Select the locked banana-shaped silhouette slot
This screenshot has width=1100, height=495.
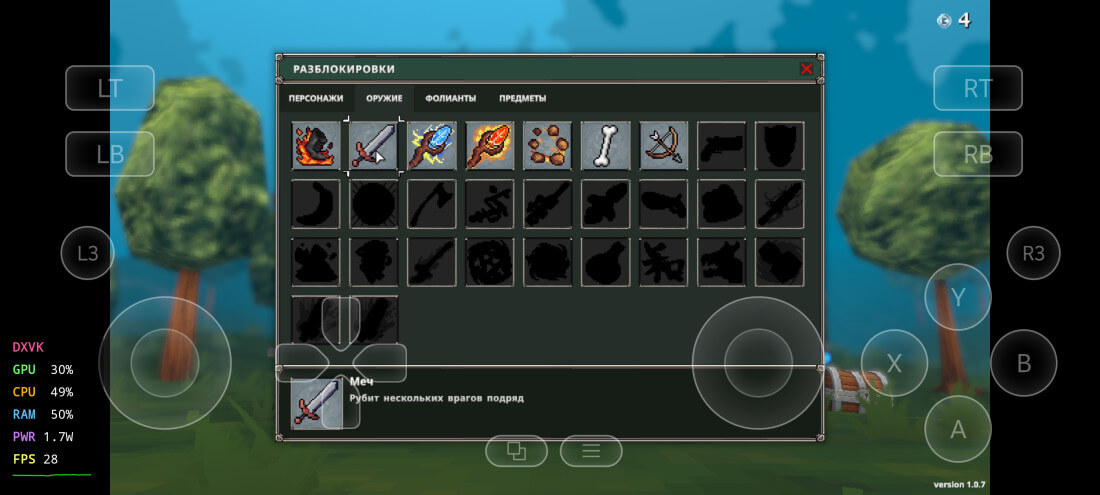pos(316,204)
